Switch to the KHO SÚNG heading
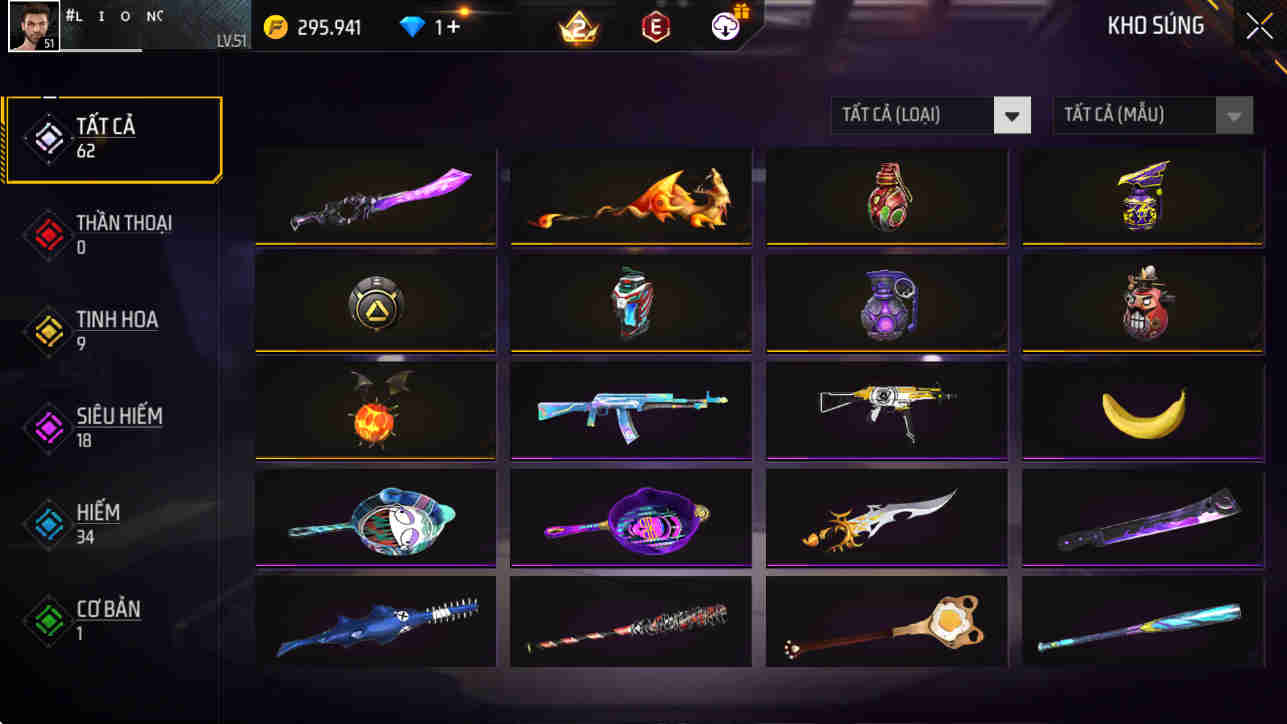The width and height of the screenshot is (1287, 724). [x=1156, y=25]
